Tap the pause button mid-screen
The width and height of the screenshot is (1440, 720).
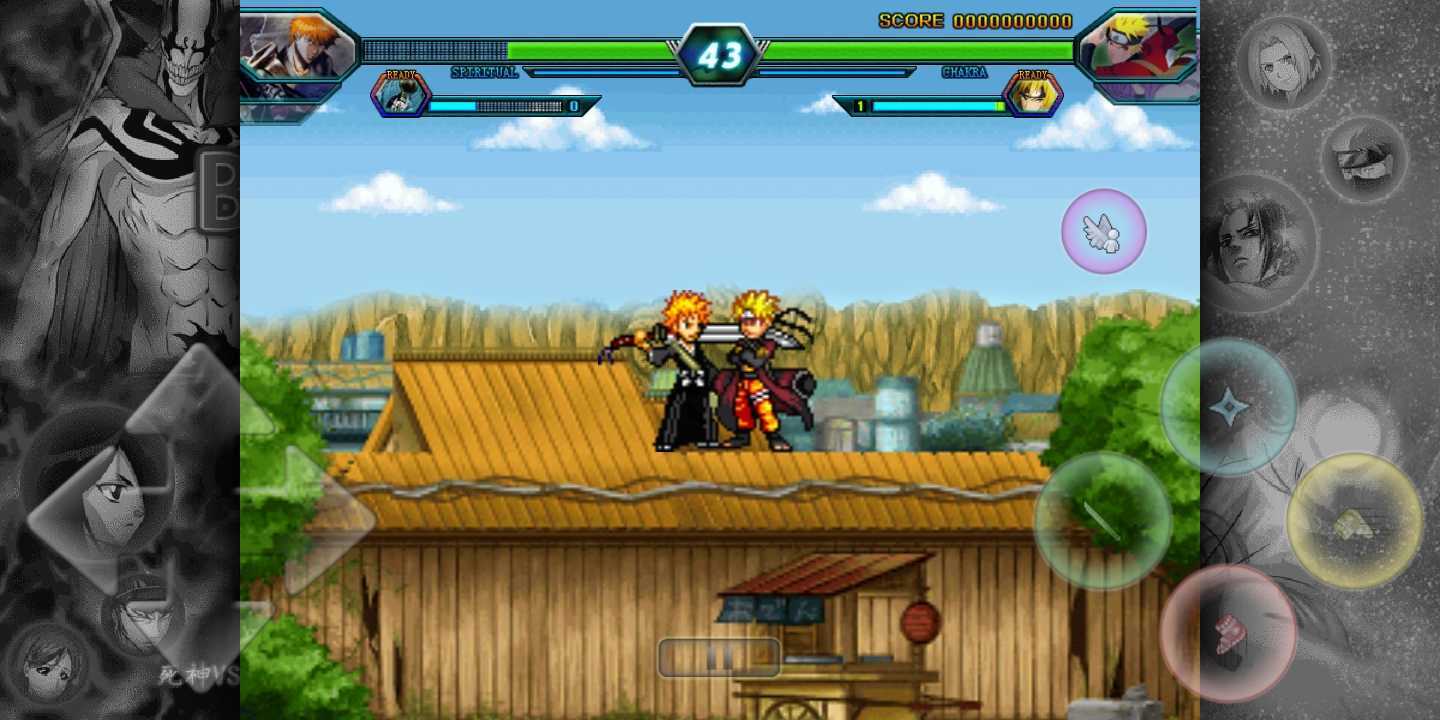(x=719, y=657)
